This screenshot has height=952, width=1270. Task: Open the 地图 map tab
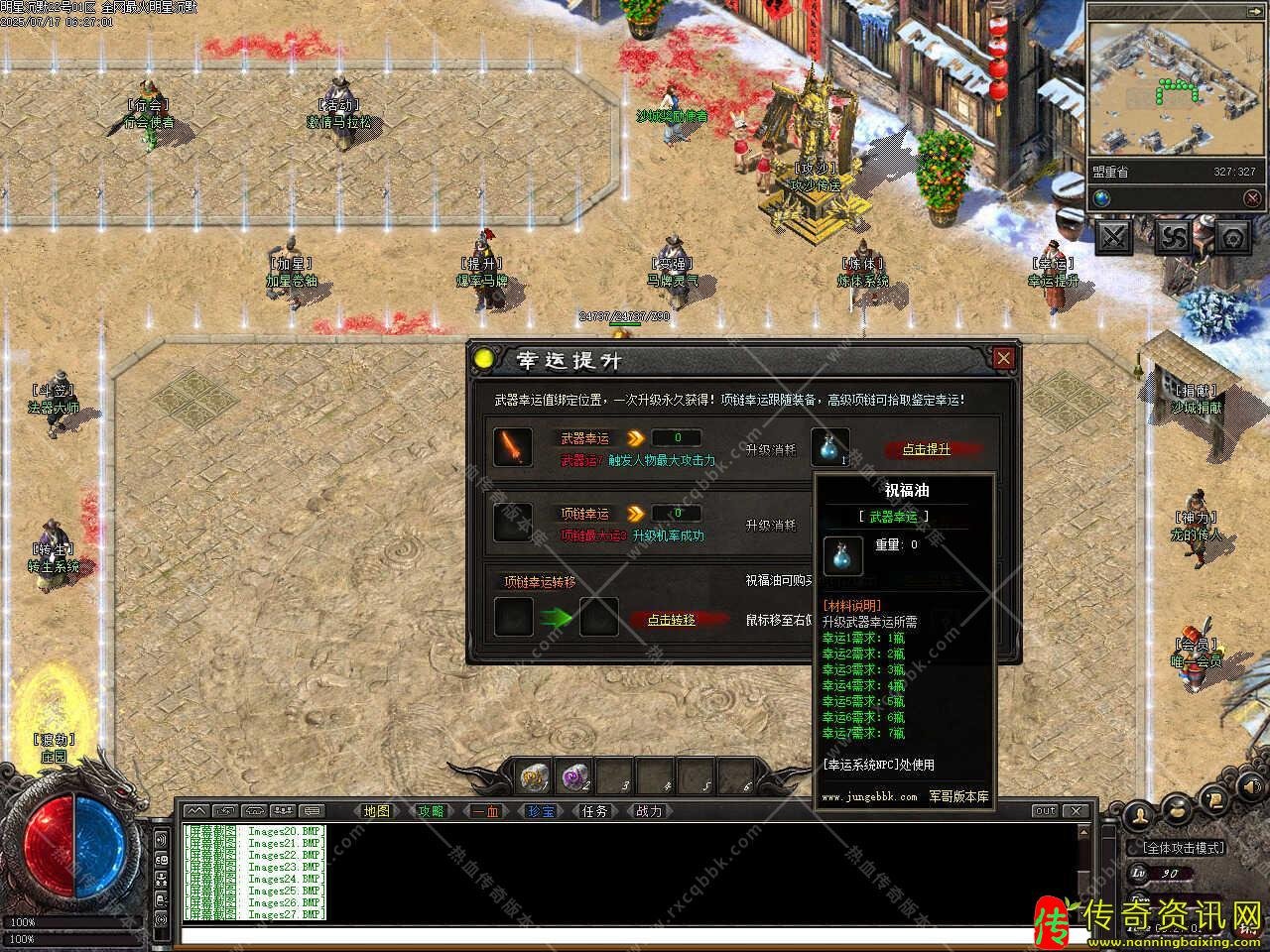coord(377,811)
